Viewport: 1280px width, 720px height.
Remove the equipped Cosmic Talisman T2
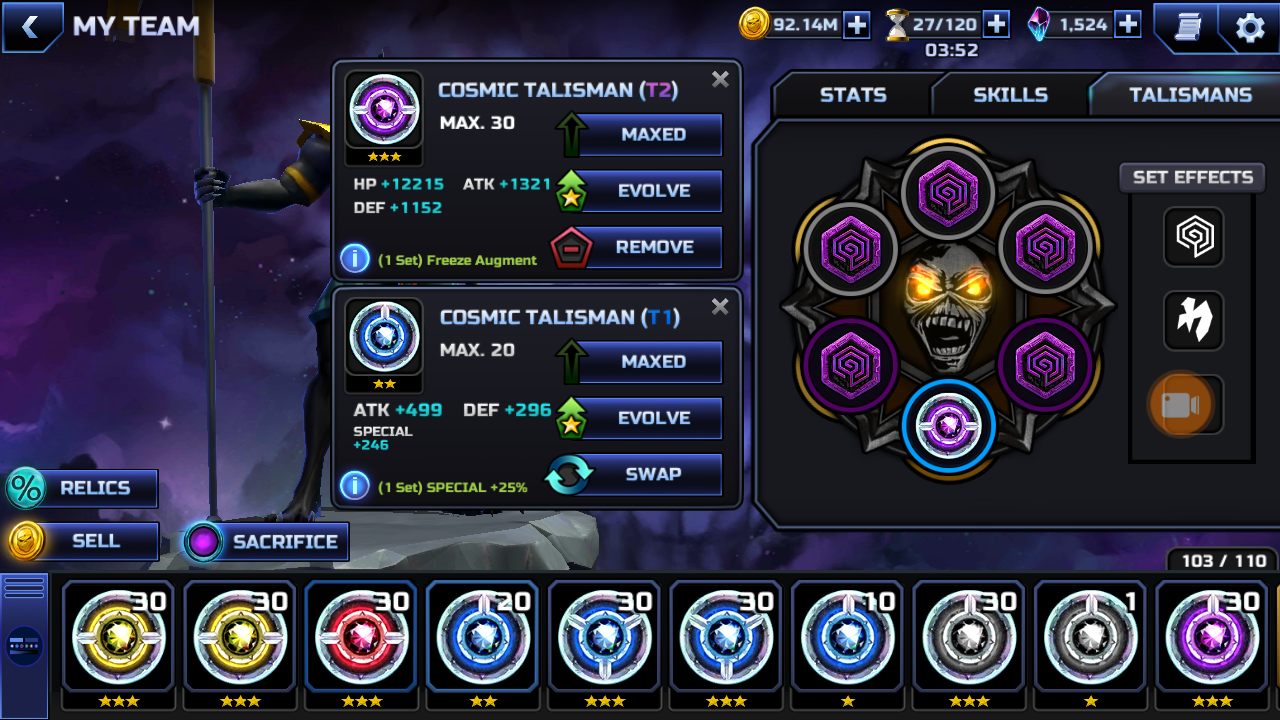click(x=653, y=247)
